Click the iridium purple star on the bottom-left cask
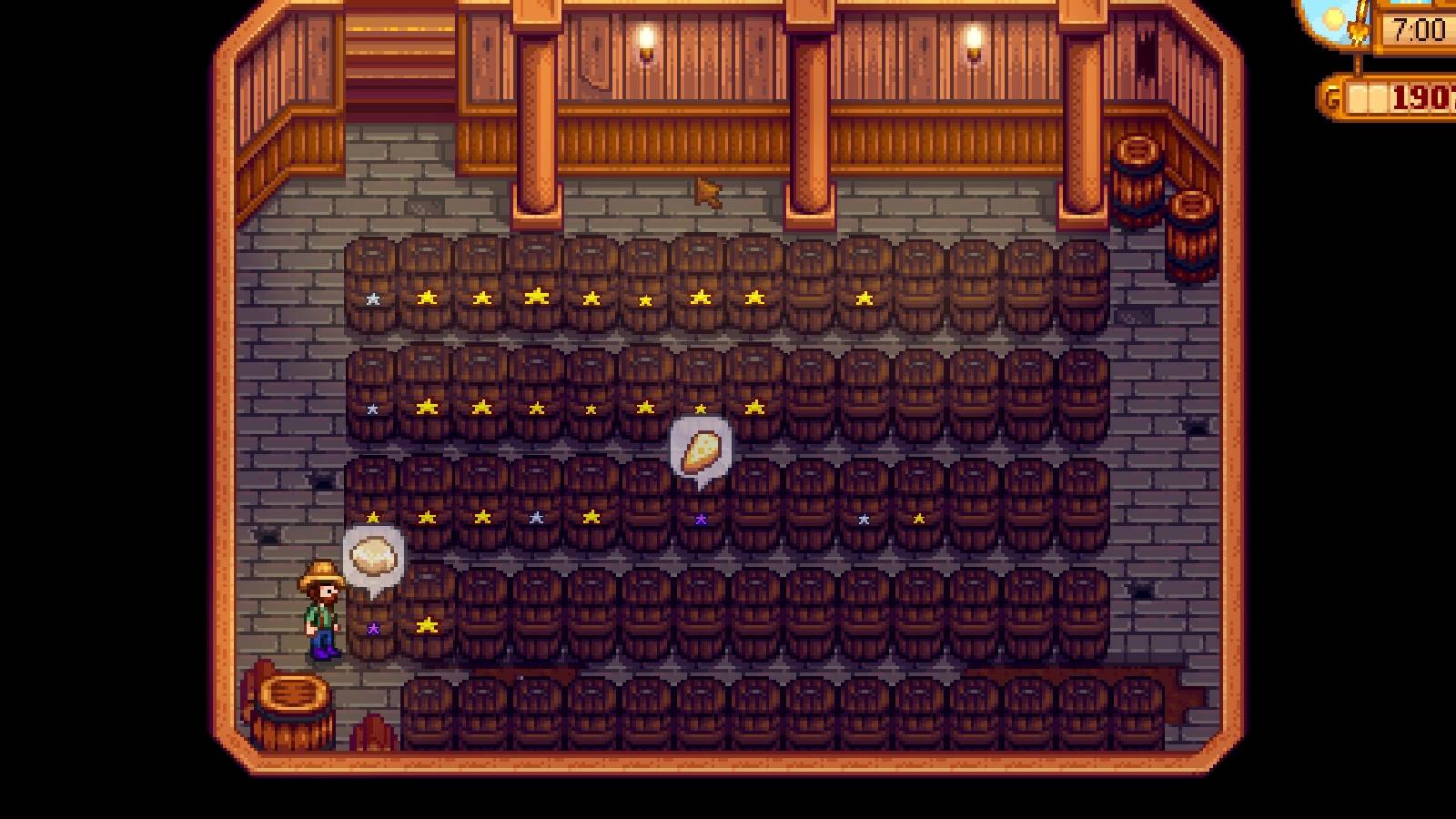The width and height of the screenshot is (1456, 819). tap(374, 626)
